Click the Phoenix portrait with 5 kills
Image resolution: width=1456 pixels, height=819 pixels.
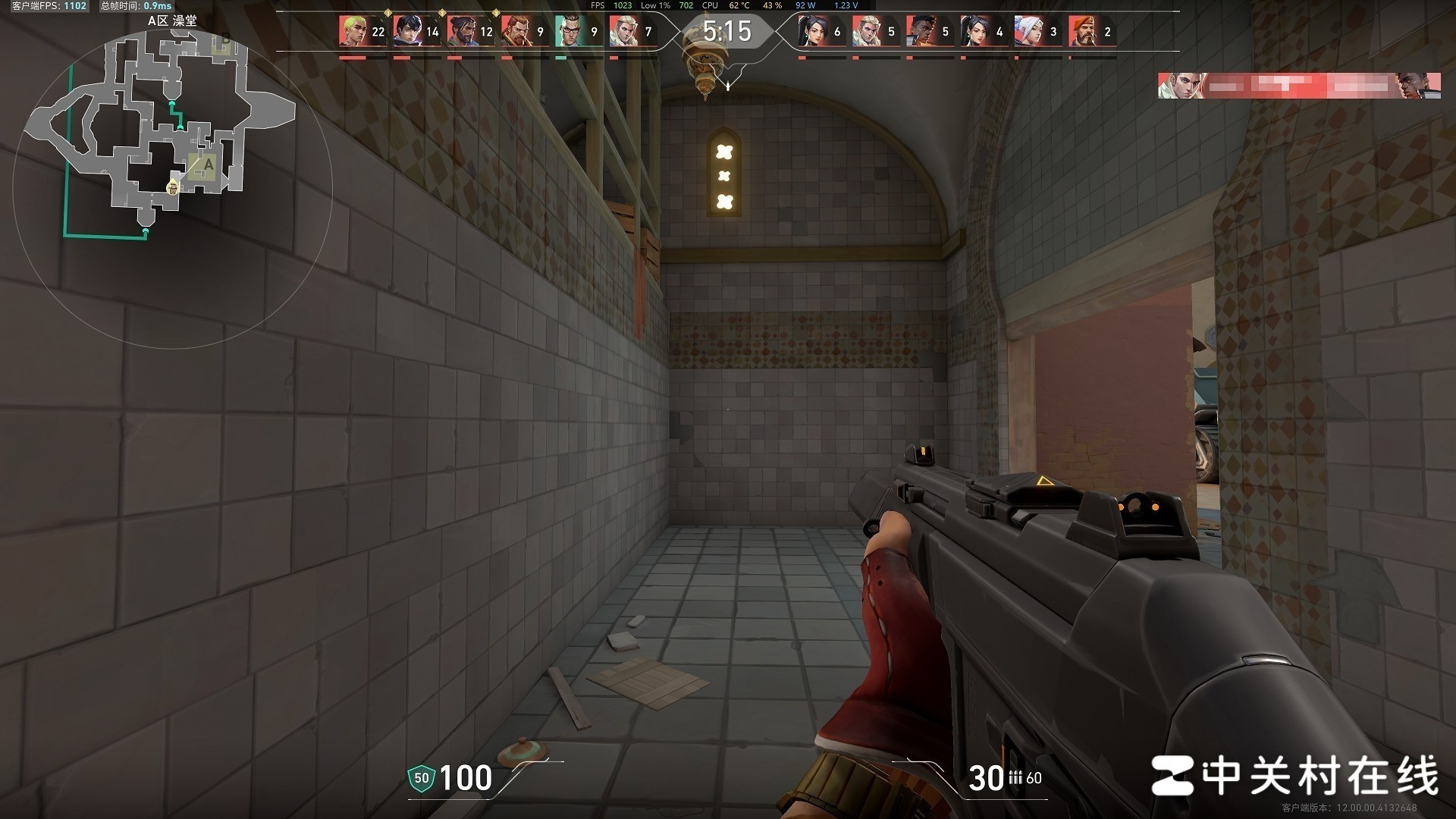920,32
